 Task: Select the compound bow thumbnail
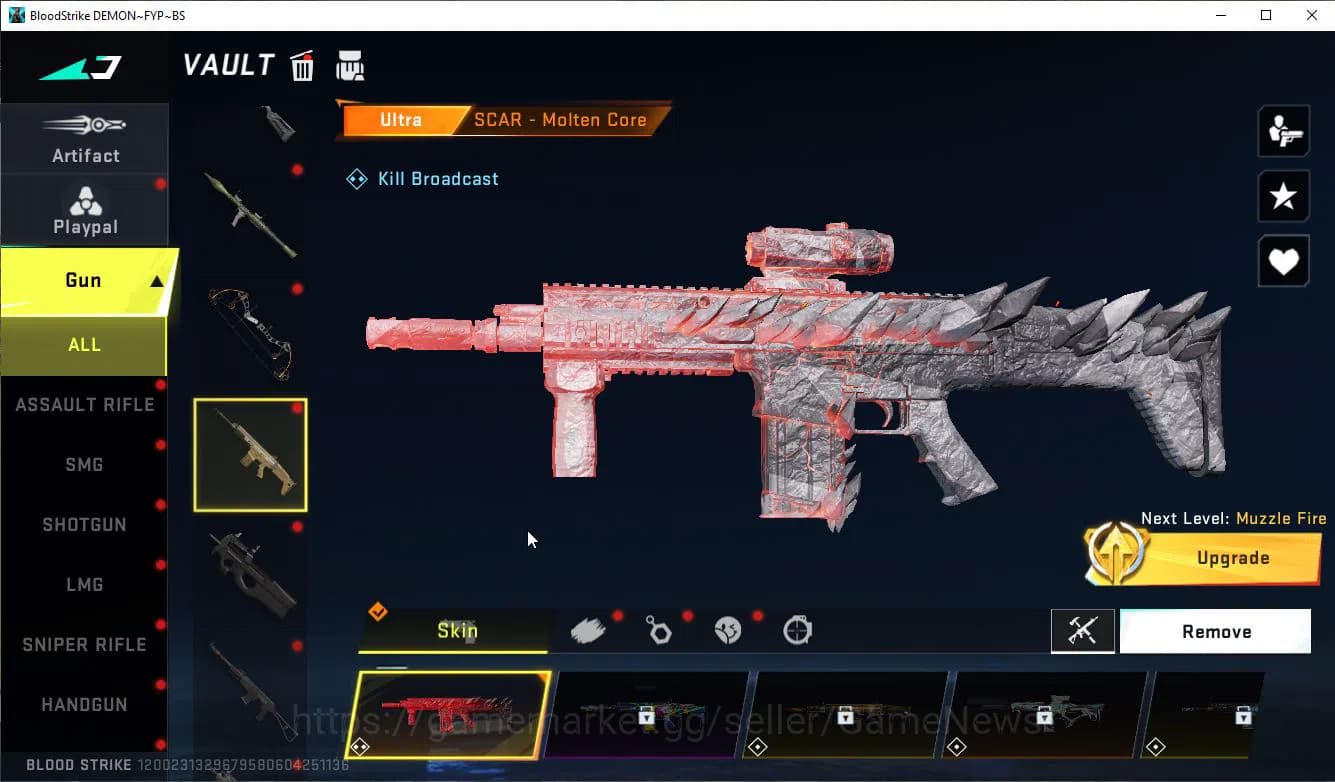click(x=250, y=333)
